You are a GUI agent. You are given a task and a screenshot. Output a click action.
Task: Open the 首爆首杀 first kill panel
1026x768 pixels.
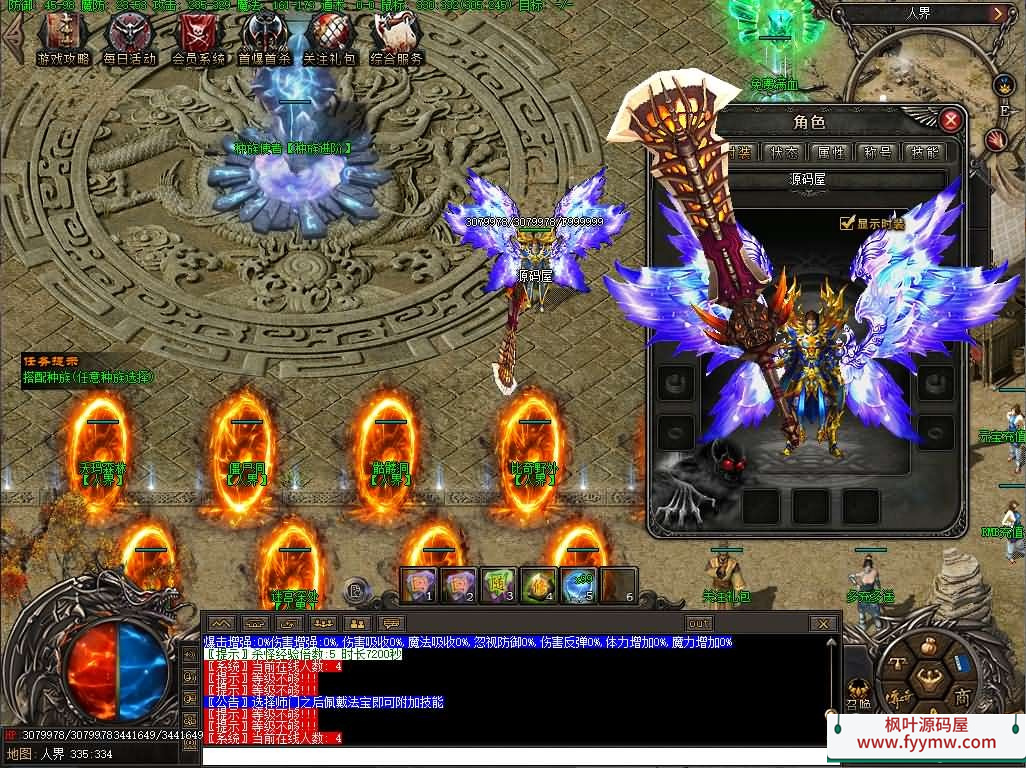pos(263,36)
